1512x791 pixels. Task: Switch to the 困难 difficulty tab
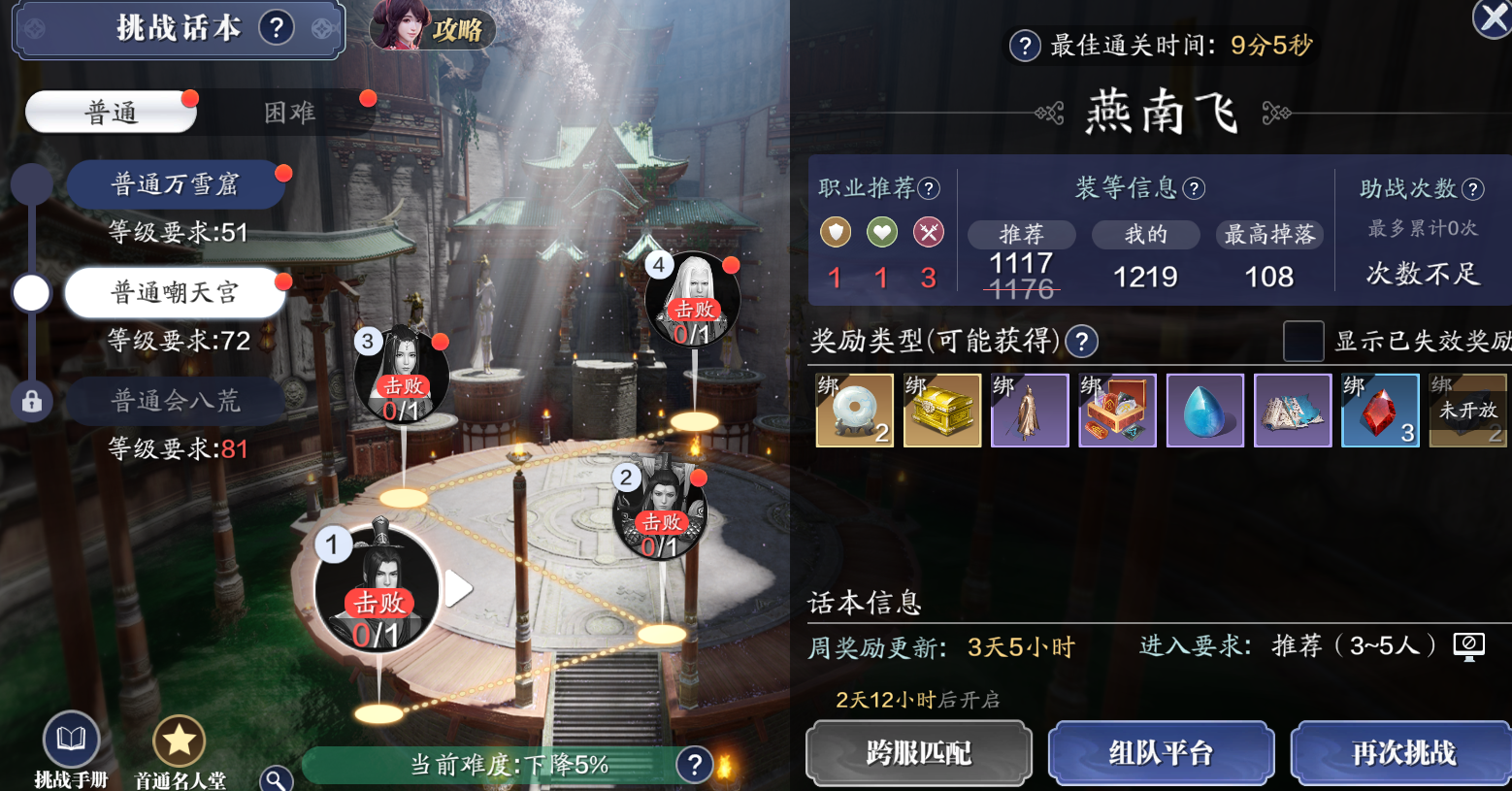coord(290,113)
